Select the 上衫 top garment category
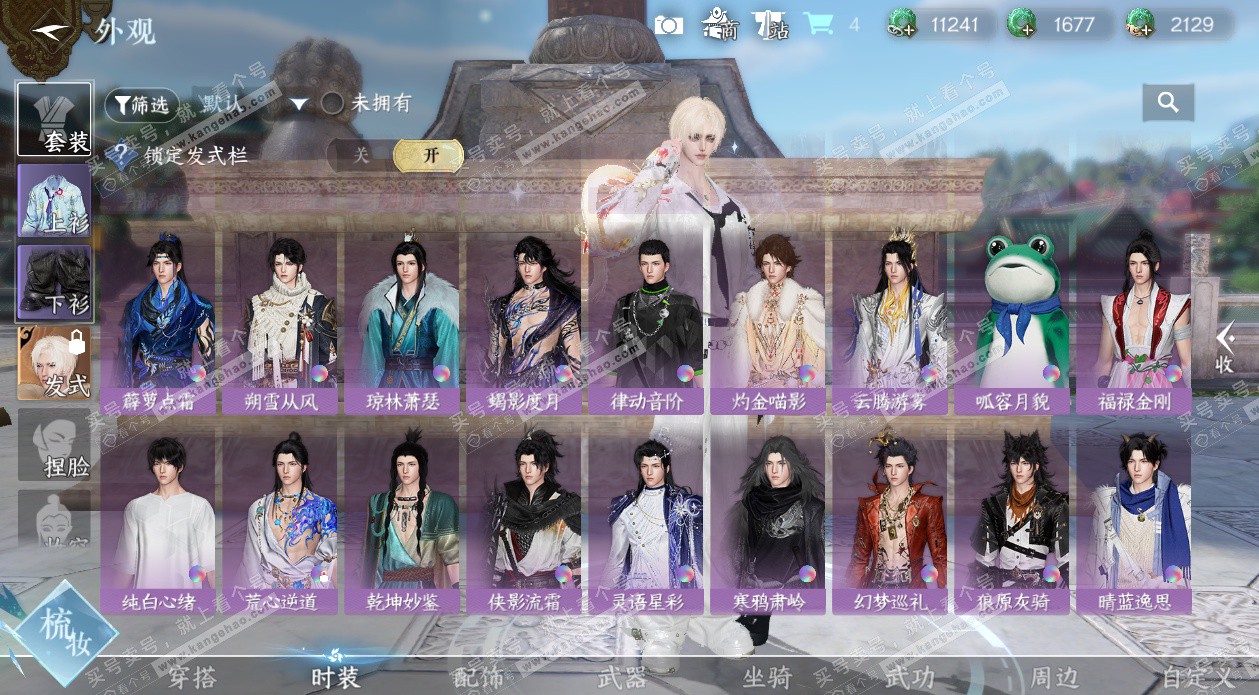Screen dimensions: 1259x695 pyautogui.click(x=55, y=200)
